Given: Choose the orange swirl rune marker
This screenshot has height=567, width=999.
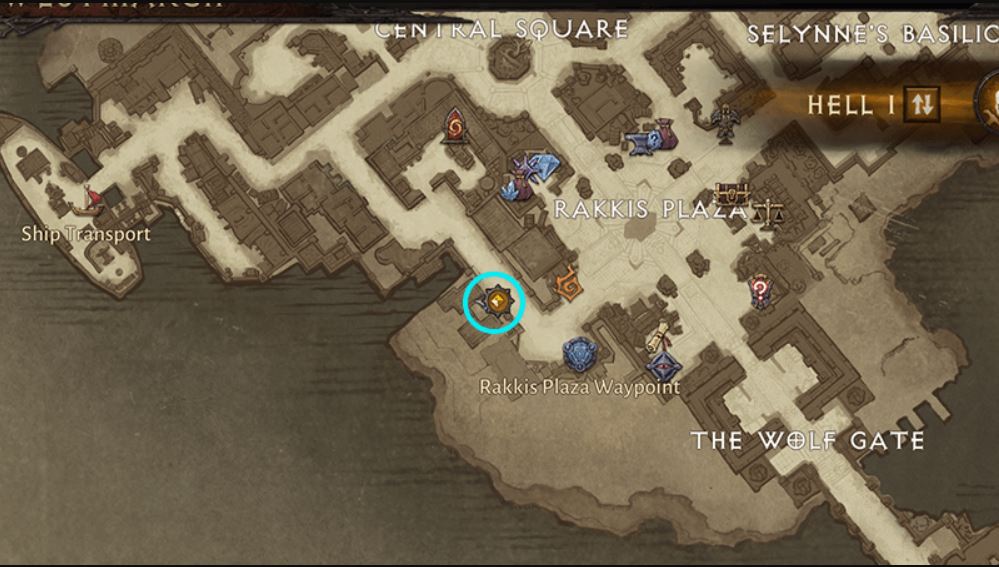Looking at the screenshot, I should pyautogui.click(x=567, y=285).
